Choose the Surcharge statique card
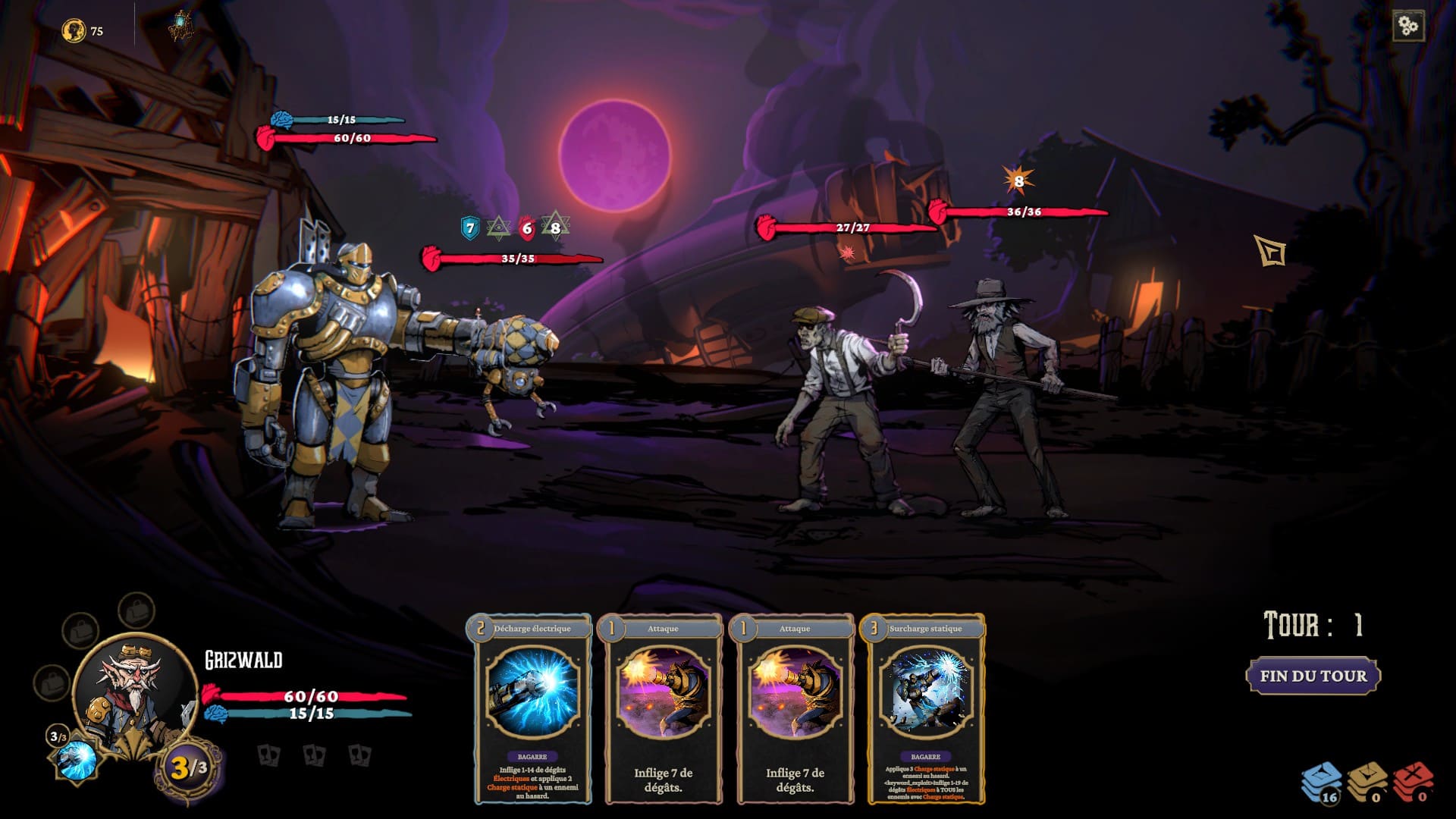The width and height of the screenshot is (1456, 819). coord(925,708)
